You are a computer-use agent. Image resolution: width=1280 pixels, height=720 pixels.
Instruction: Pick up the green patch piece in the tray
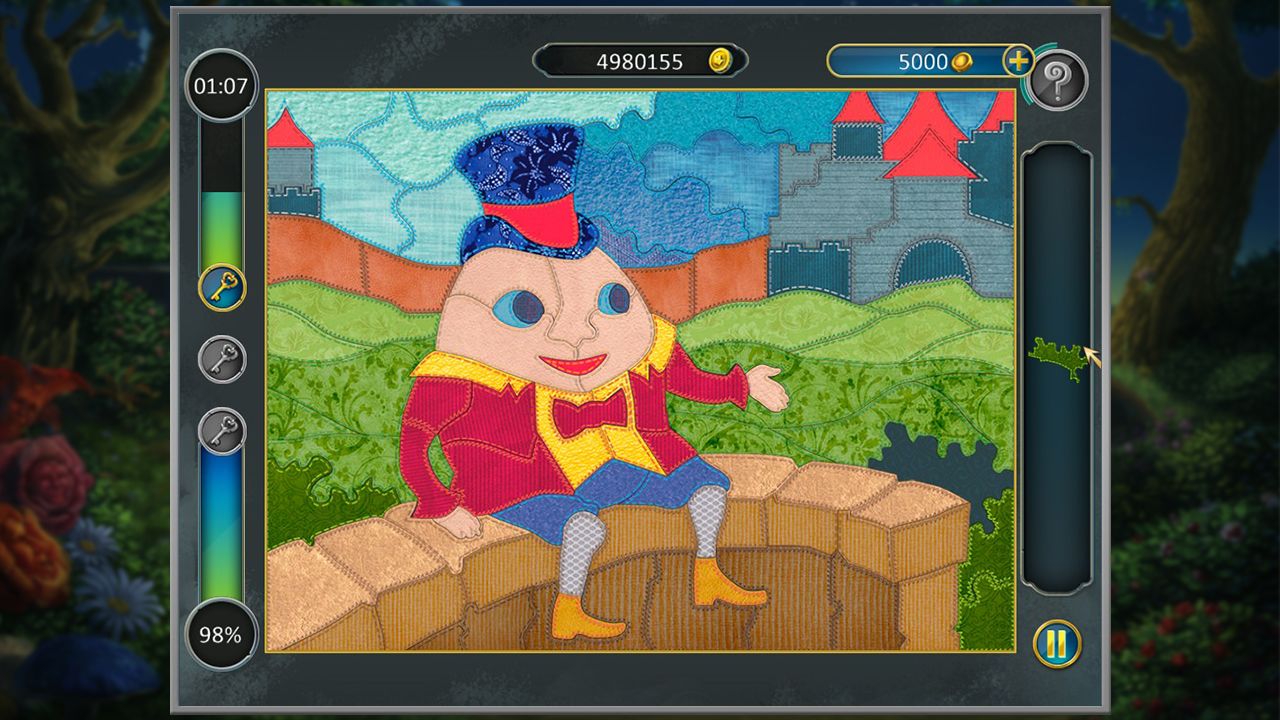tap(1055, 357)
